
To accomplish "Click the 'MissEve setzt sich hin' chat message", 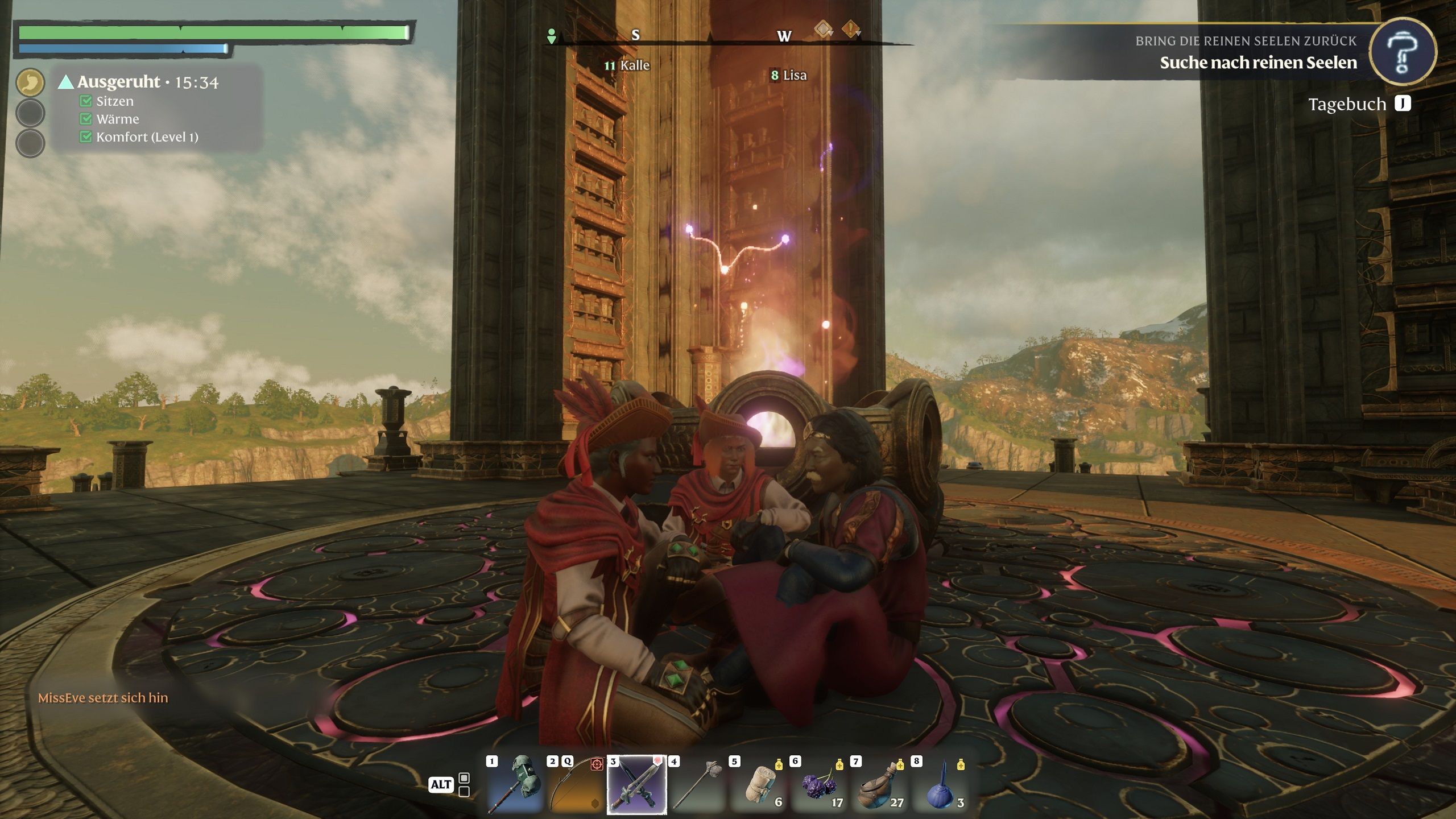I will [103, 698].
